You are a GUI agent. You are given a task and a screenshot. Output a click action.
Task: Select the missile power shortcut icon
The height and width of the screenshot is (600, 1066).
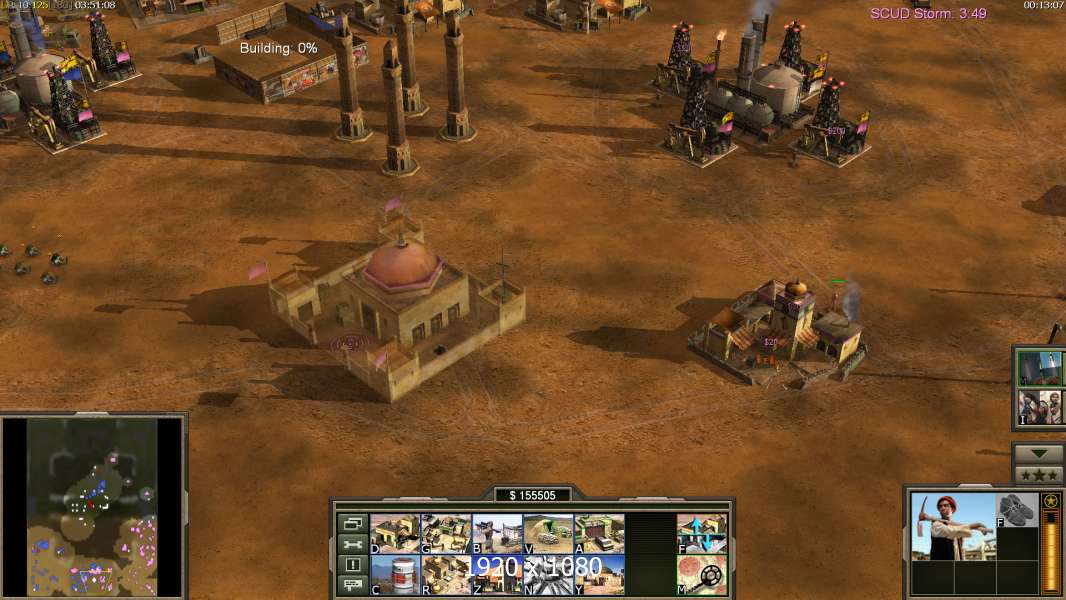pyautogui.click(x=1040, y=368)
